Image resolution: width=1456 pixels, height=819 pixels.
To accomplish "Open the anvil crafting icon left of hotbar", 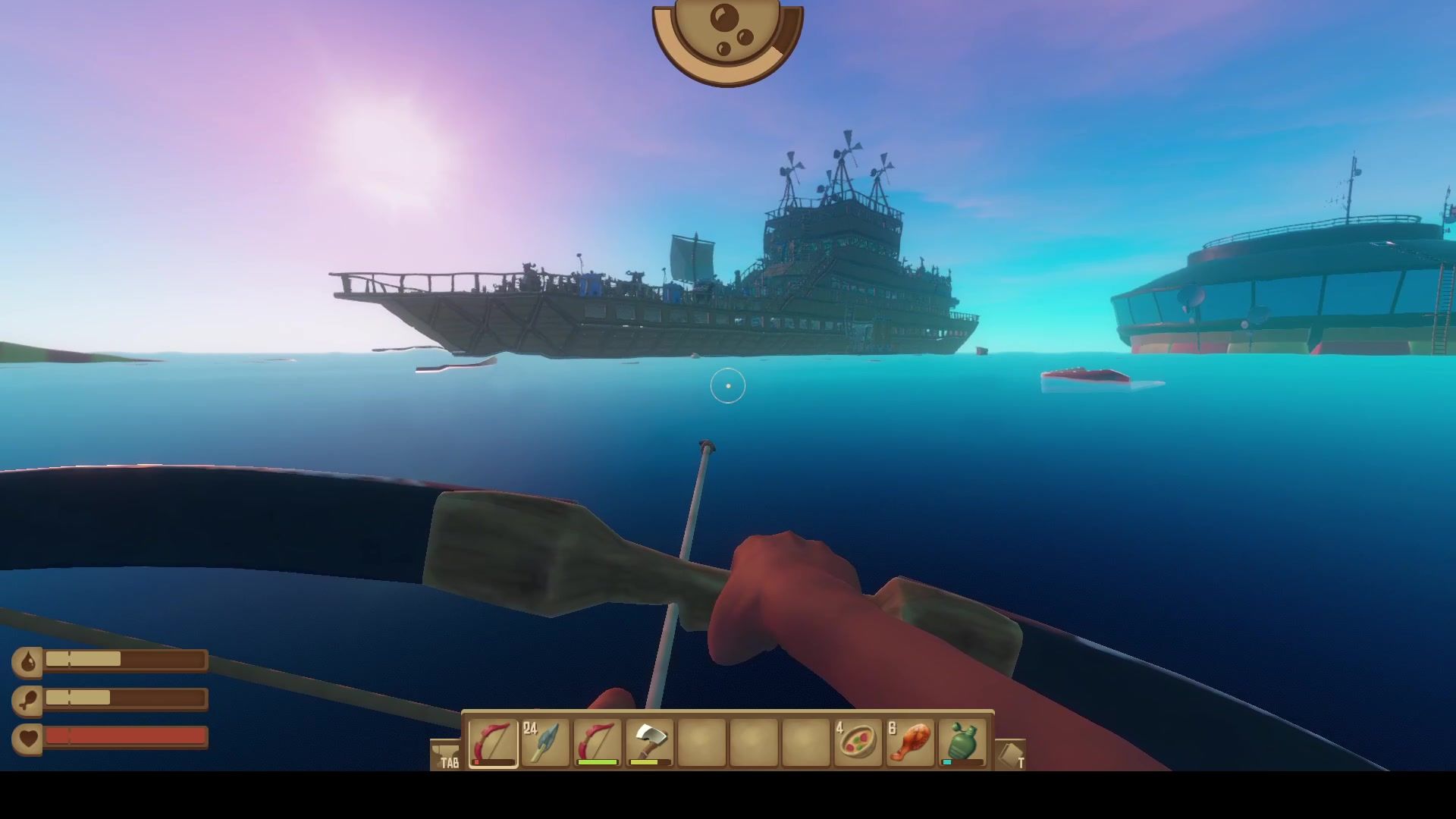I will tap(446, 755).
